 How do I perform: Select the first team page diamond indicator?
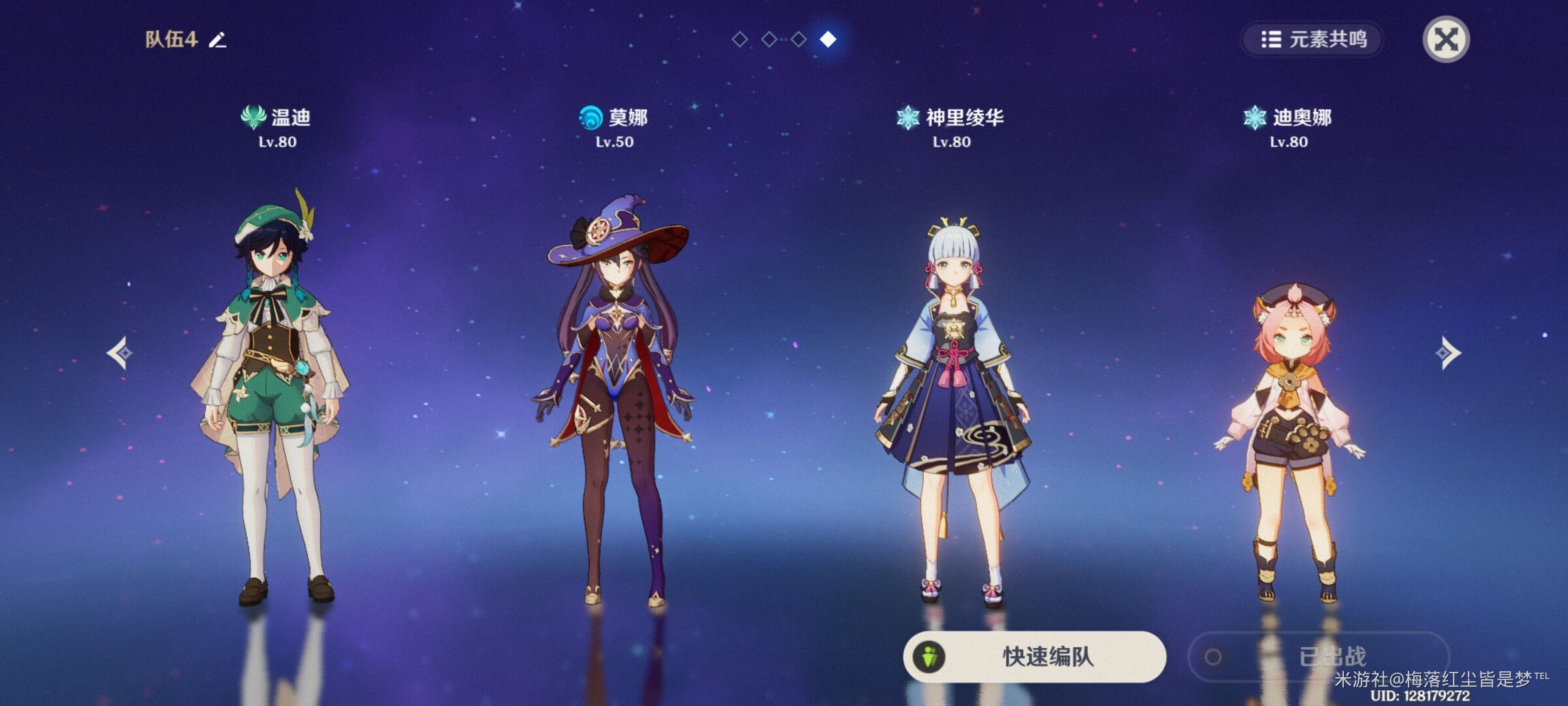[x=739, y=39]
